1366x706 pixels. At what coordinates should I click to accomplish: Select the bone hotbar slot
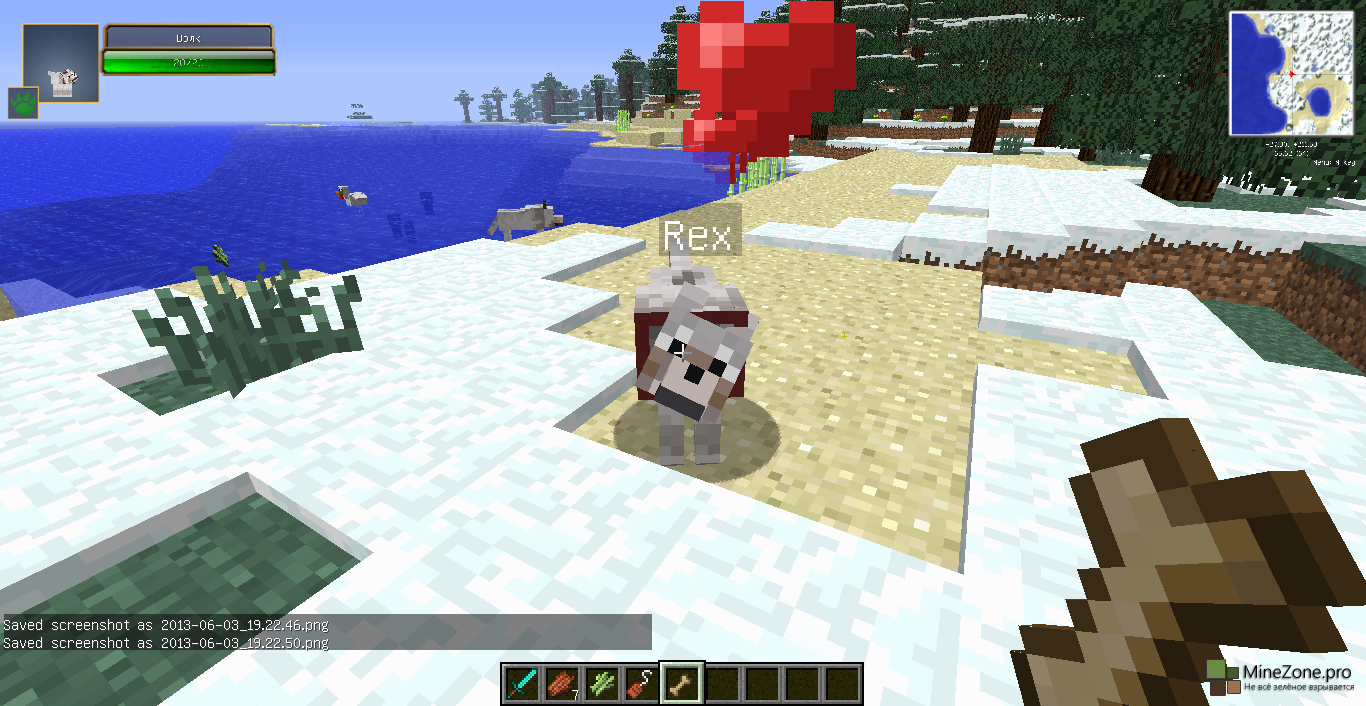coord(683,684)
